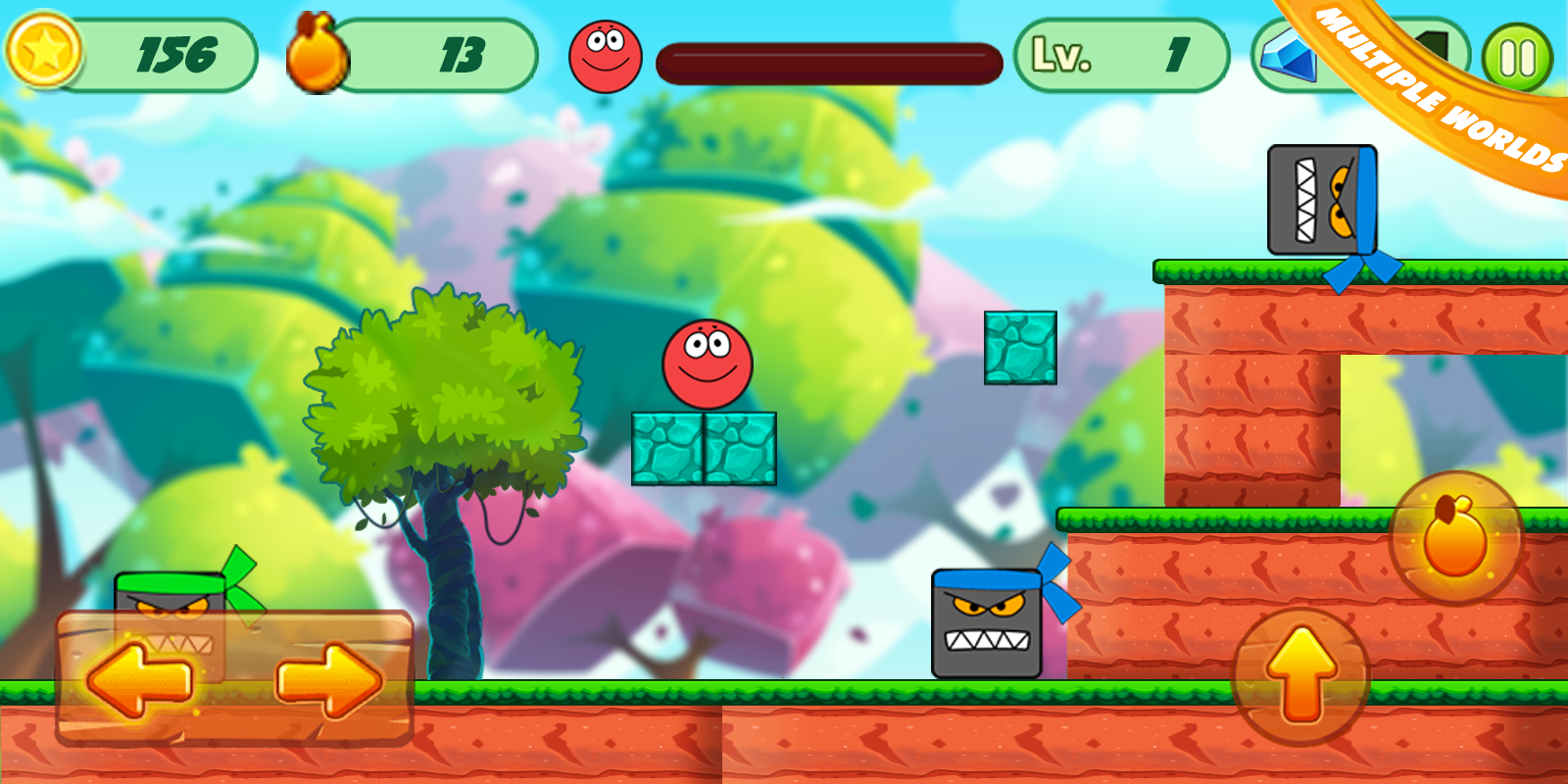The height and width of the screenshot is (784, 1568).
Task: Pause the game with the pause button
Action: pyautogui.click(x=1514, y=56)
